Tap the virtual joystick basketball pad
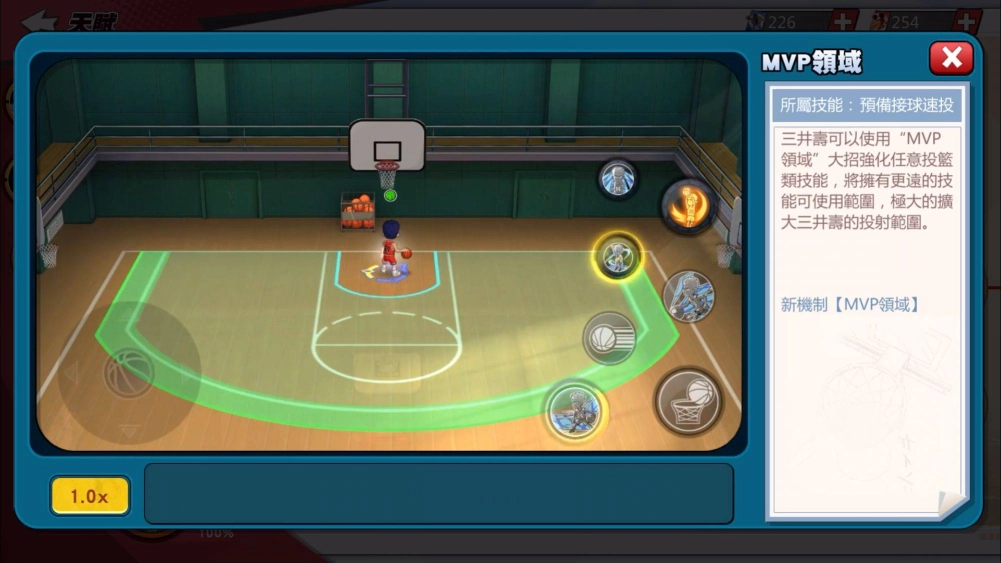Viewport: 1001px width, 563px height. (129, 373)
